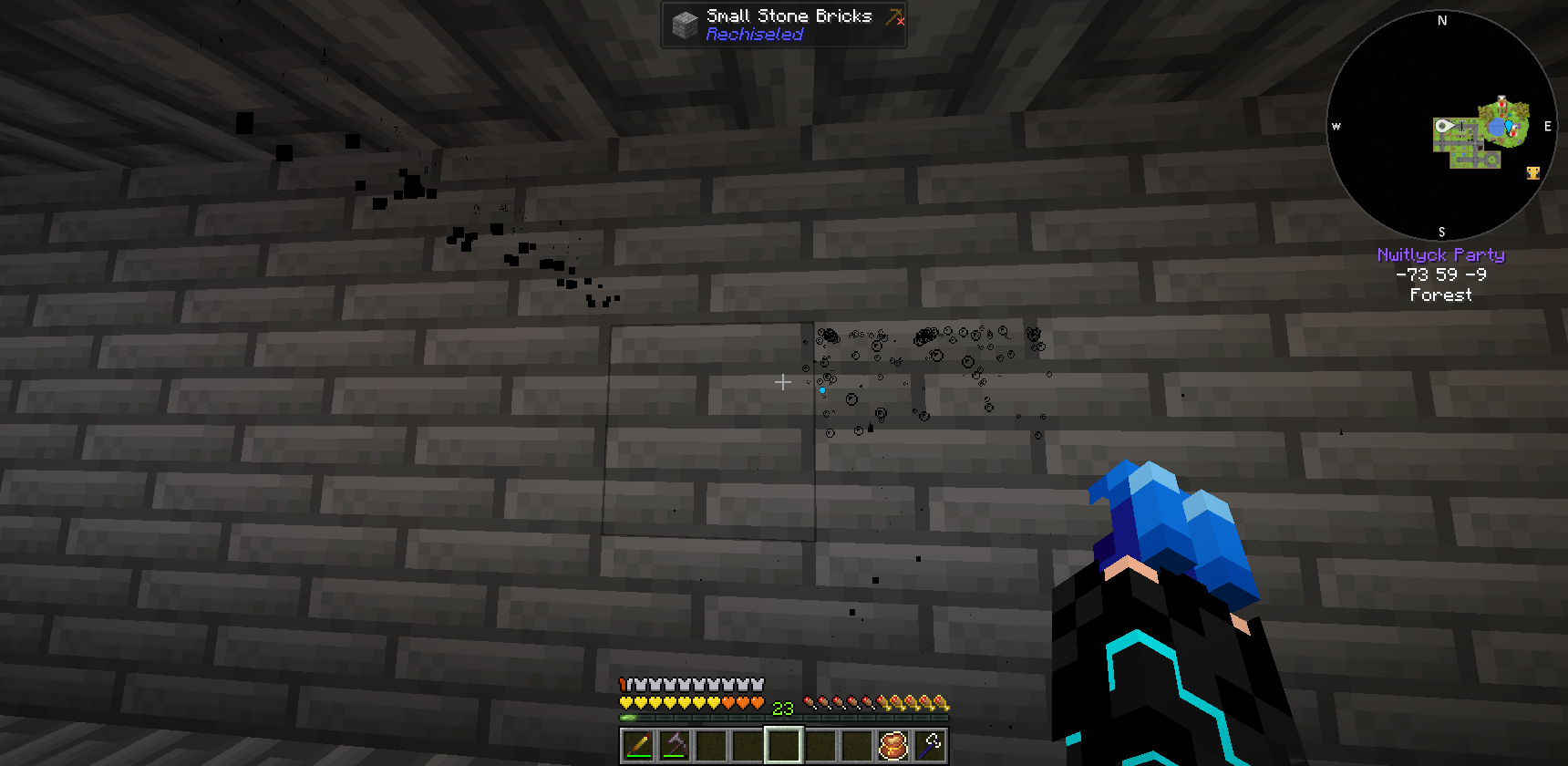
Task: Click the Nwitlyck Party label
Action: click(1443, 254)
